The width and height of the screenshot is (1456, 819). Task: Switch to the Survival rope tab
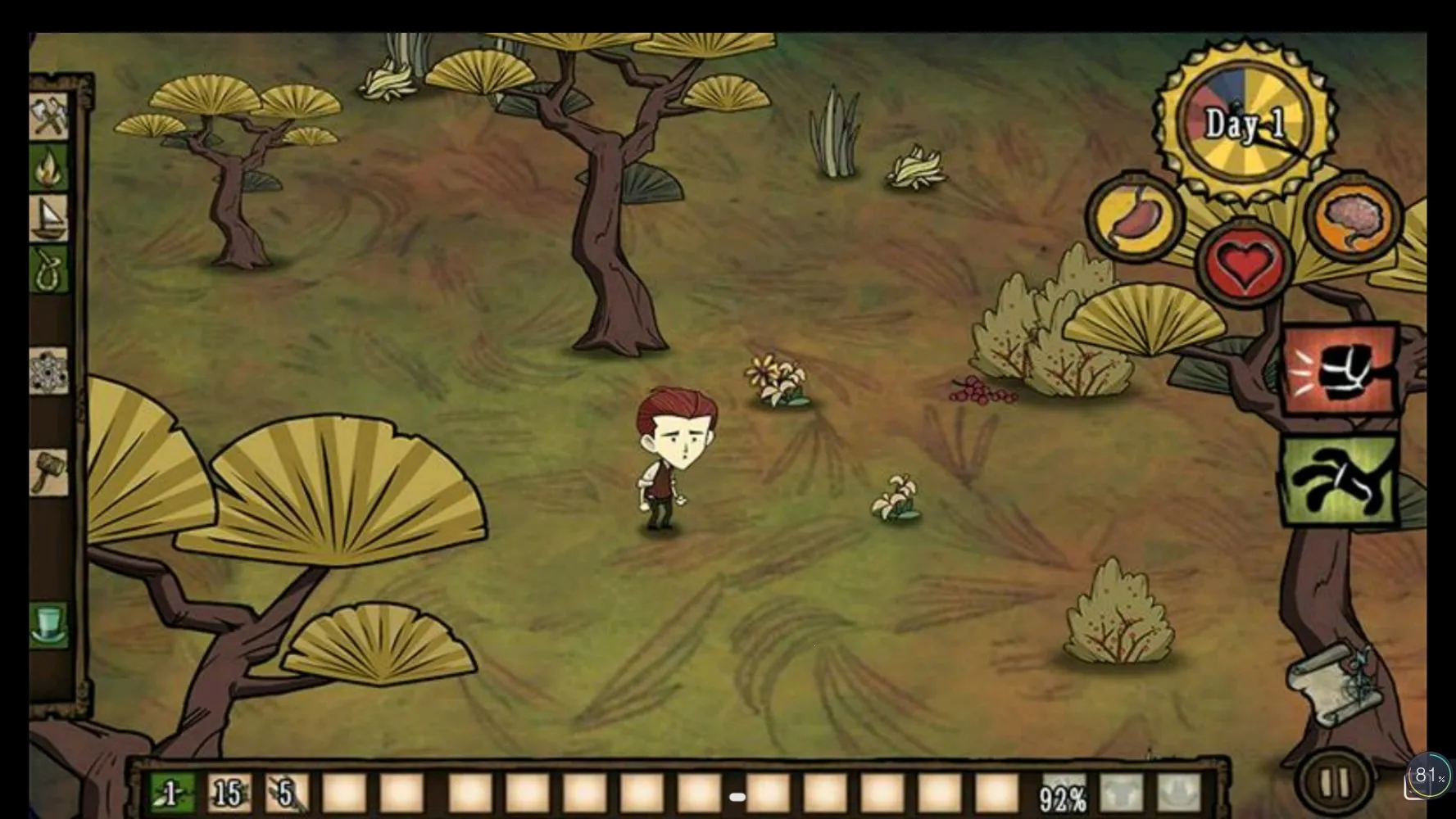click(x=49, y=269)
